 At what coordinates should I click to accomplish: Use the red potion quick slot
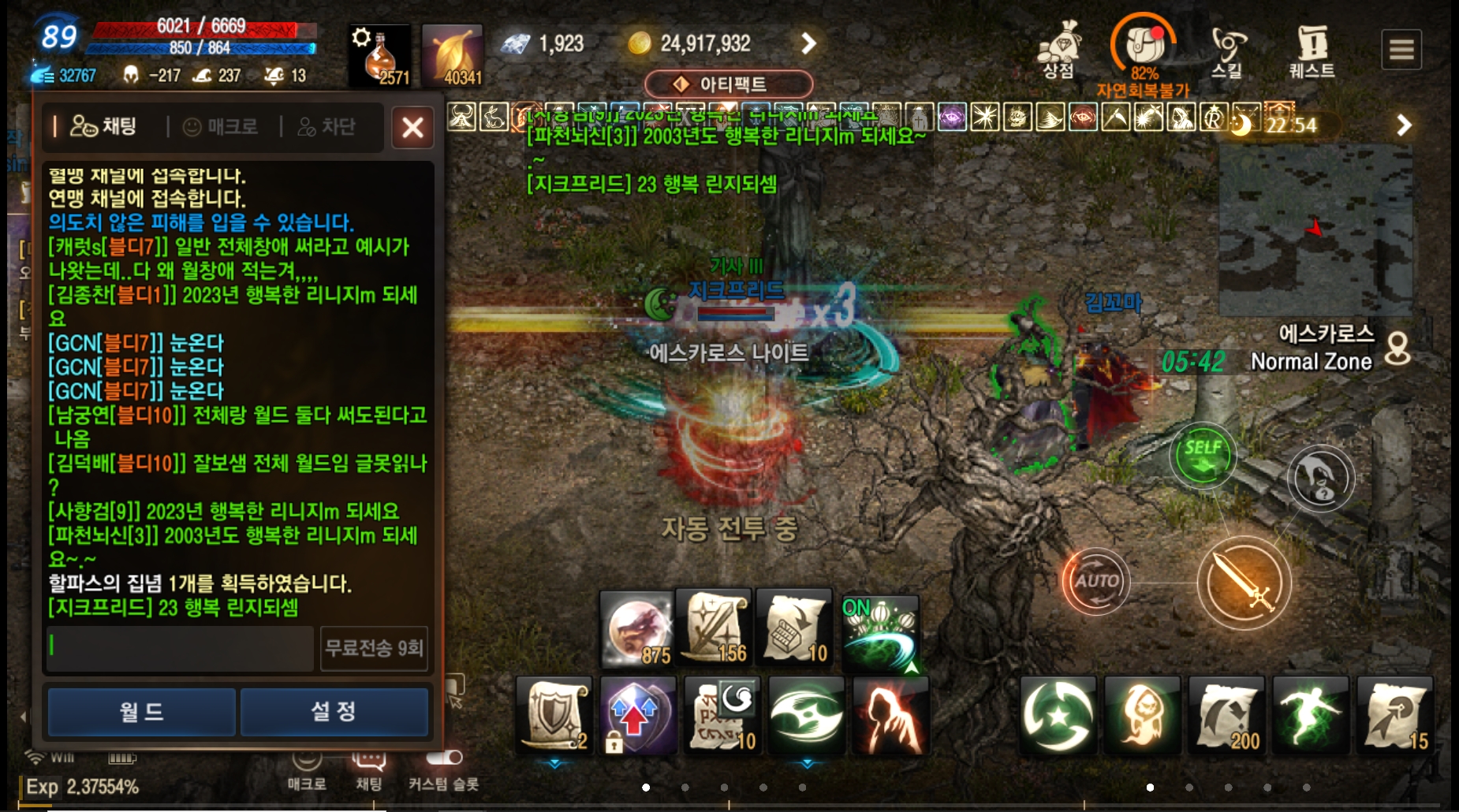pos(380,55)
